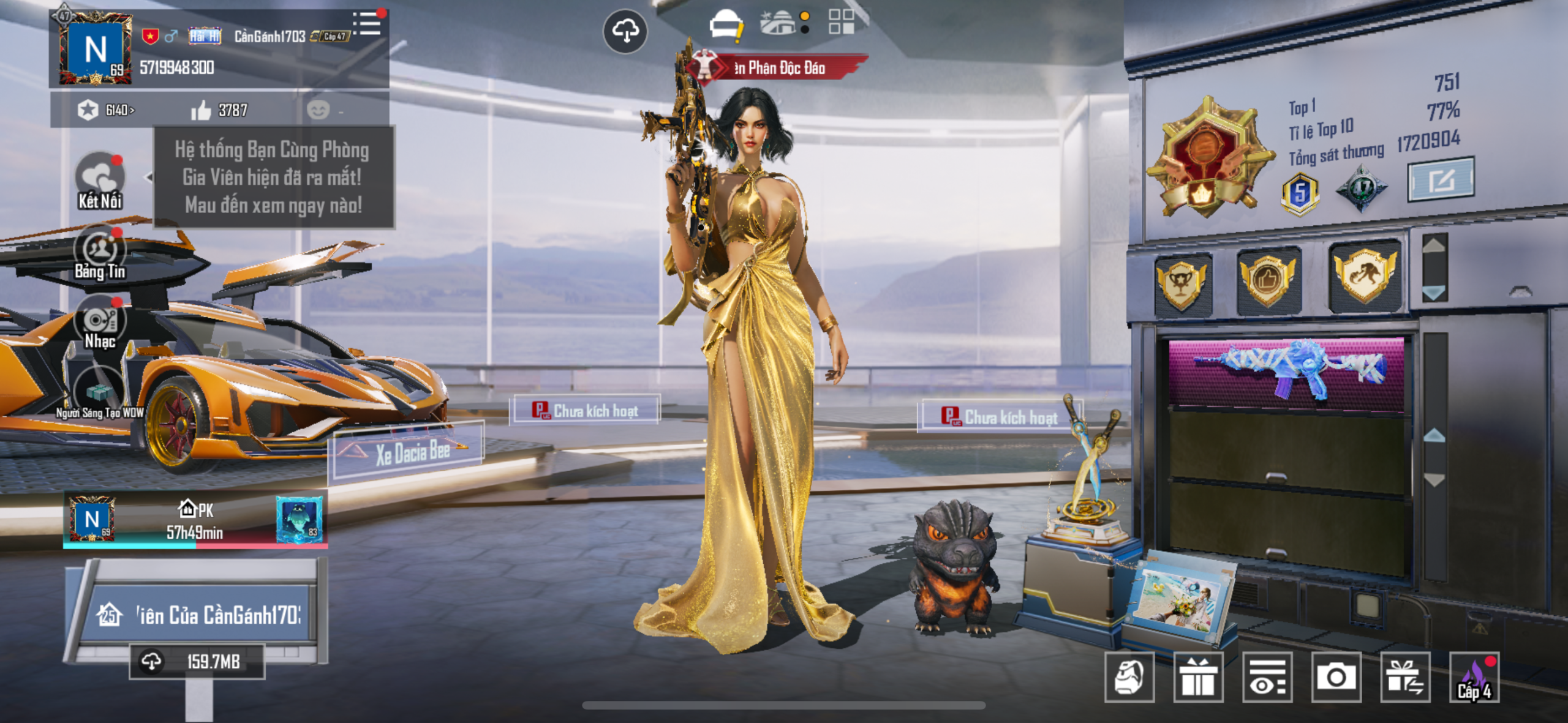Open the helmet outfit icon
Viewport: 1568px width, 723px height.
pyautogui.click(x=725, y=26)
